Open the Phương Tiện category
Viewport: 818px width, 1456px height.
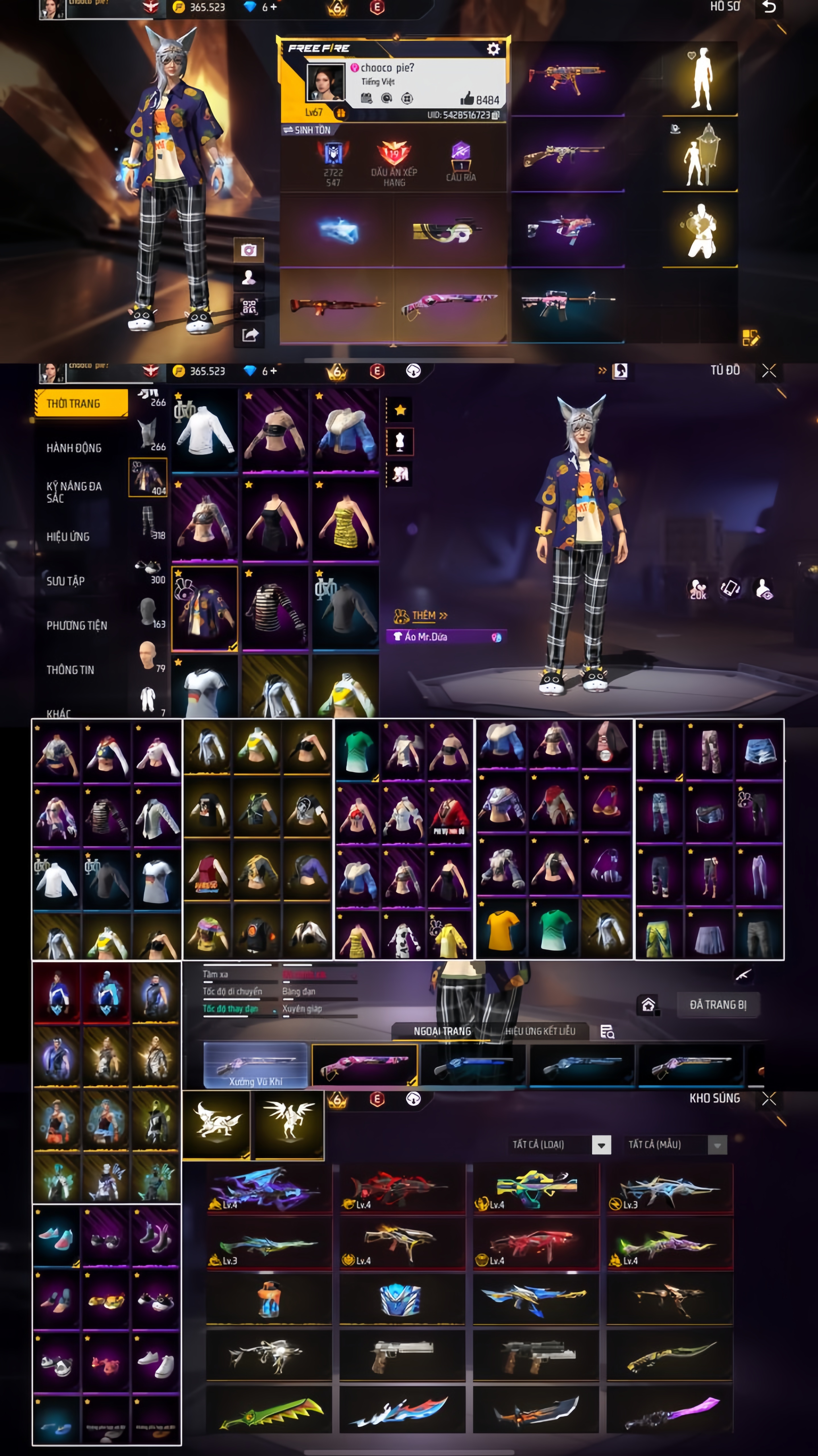point(77,625)
